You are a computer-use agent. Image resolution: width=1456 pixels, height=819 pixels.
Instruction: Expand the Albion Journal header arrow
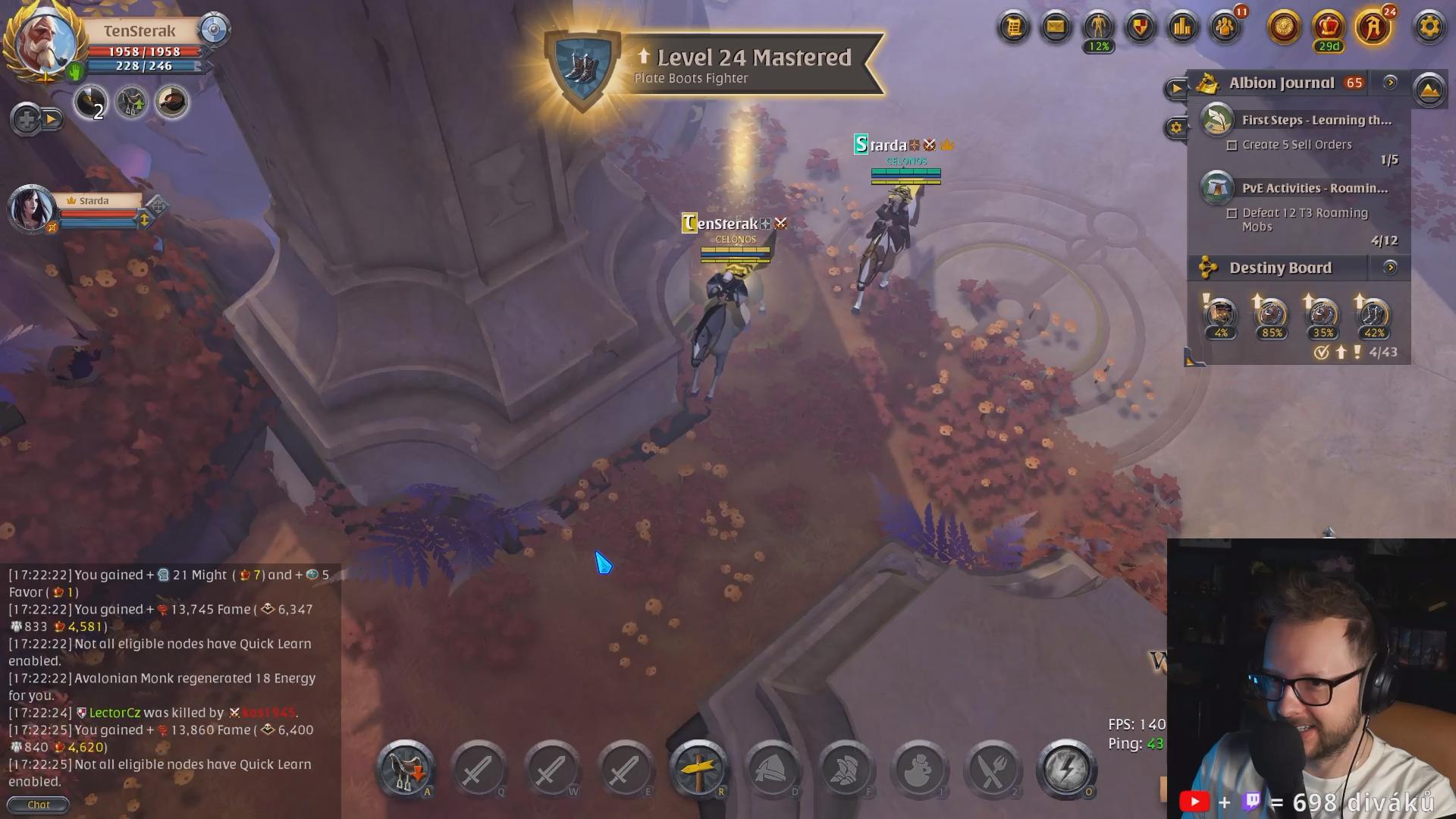(1390, 83)
